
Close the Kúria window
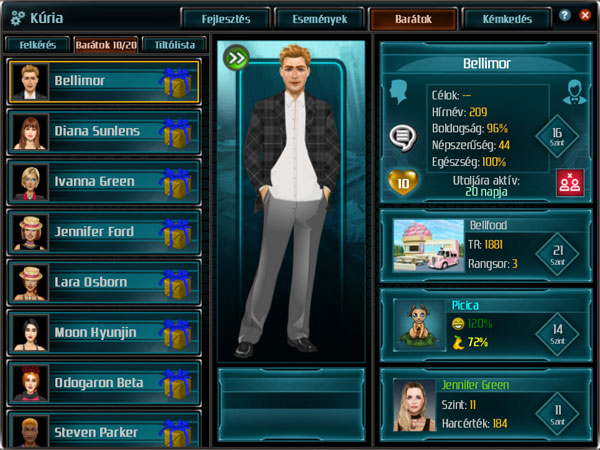(585, 15)
